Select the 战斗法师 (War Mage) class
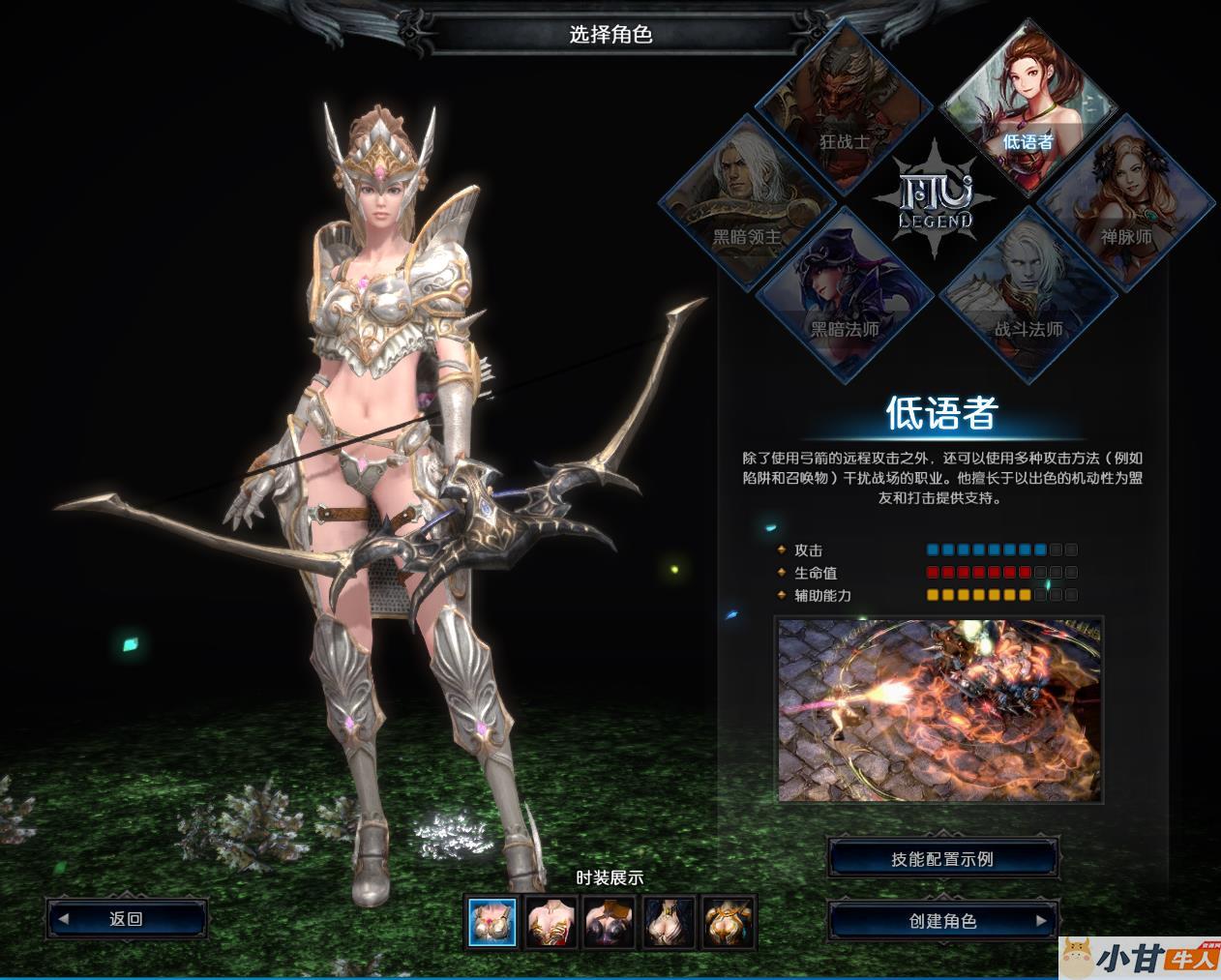1221x980 pixels. [x=1027, y=295]
